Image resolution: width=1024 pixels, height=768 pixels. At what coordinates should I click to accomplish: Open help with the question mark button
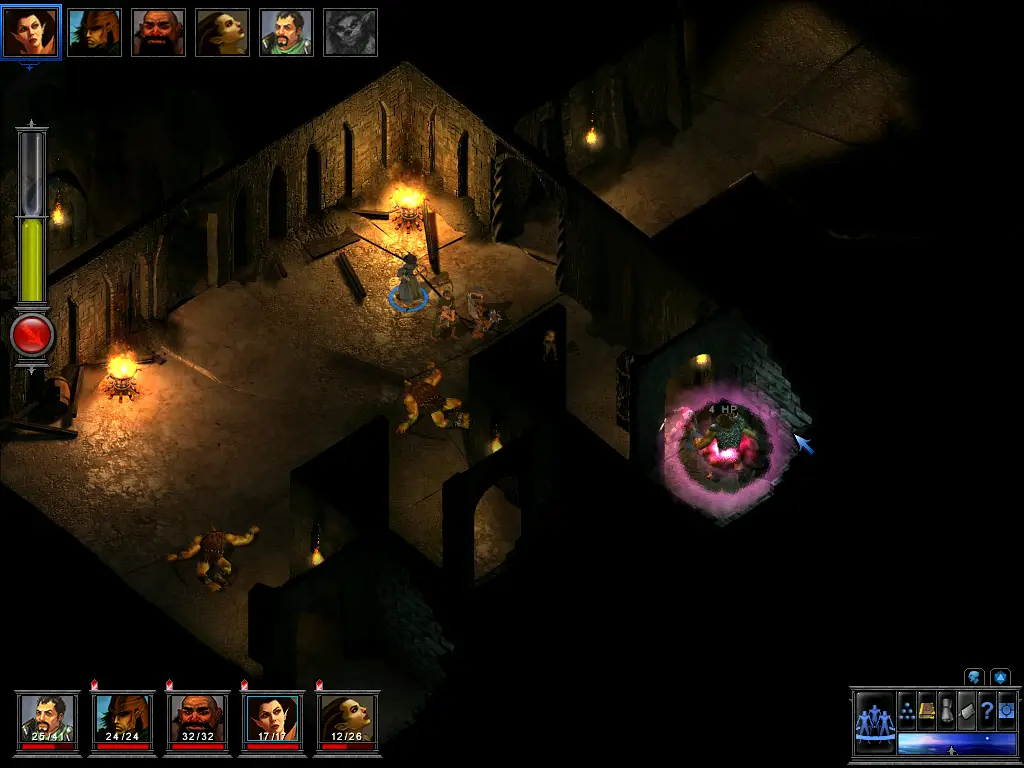pyautogui.click(x=986, y=711)
